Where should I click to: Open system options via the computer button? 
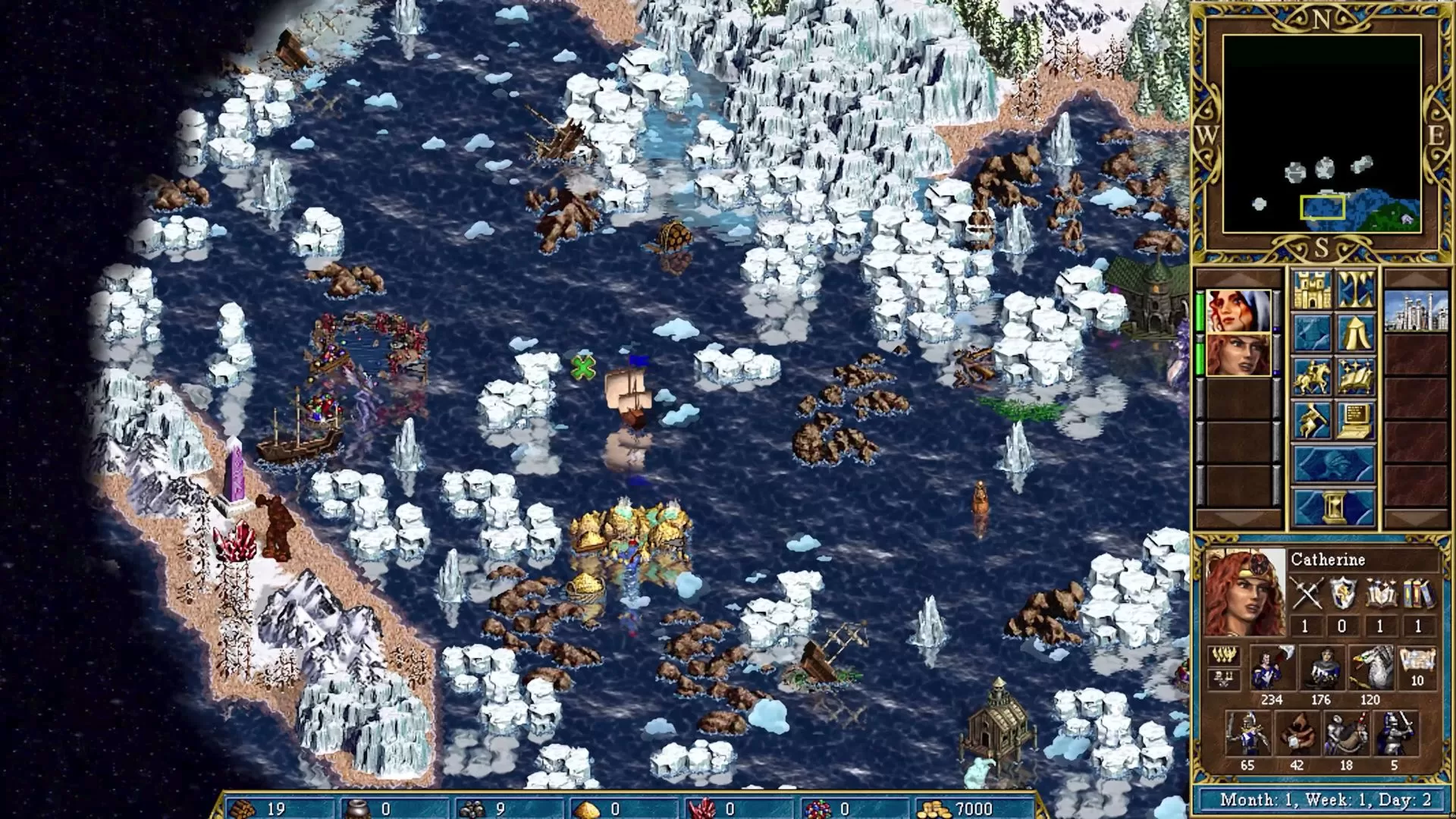[x=1355, y=420]
